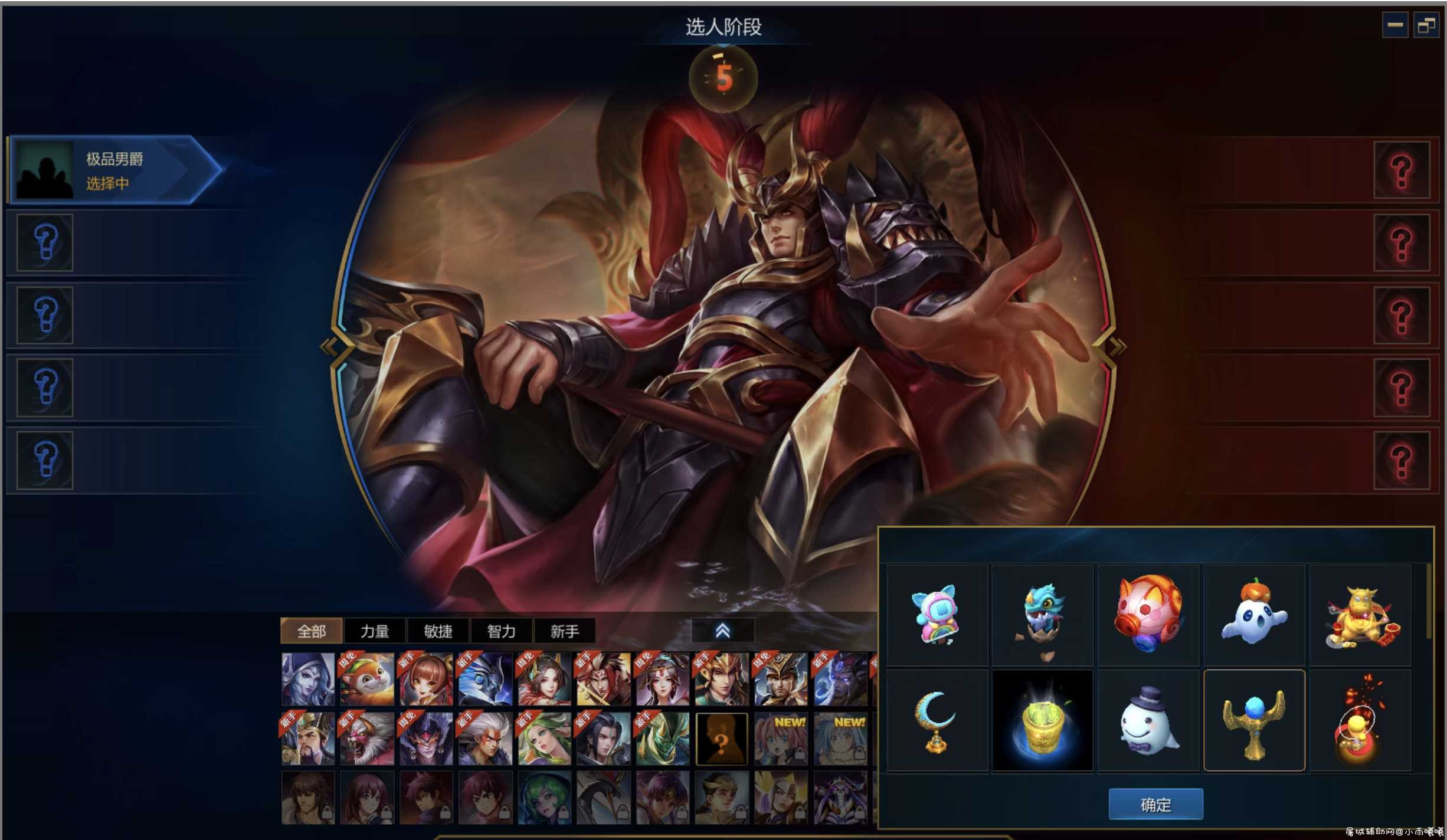Image resolution: width=1447 pixels, height=840 pixels.
Task: Restore or resize the game window
Action: point(1426,25)
